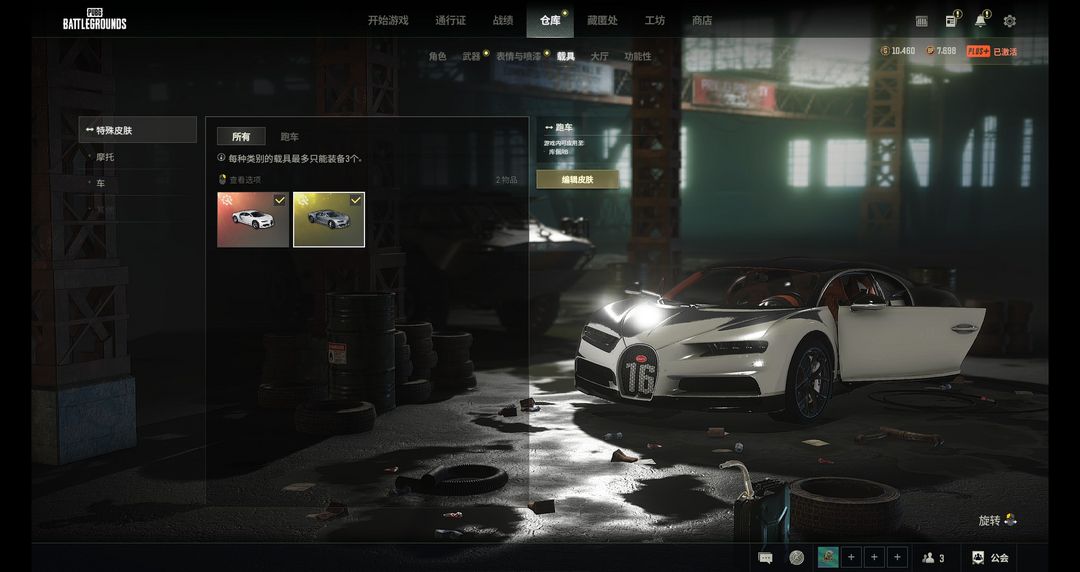This screenshot has width=1080, height=572.
Task: Open the 表情与喷漆 emotes sub-tab
Action: point(518,57)
